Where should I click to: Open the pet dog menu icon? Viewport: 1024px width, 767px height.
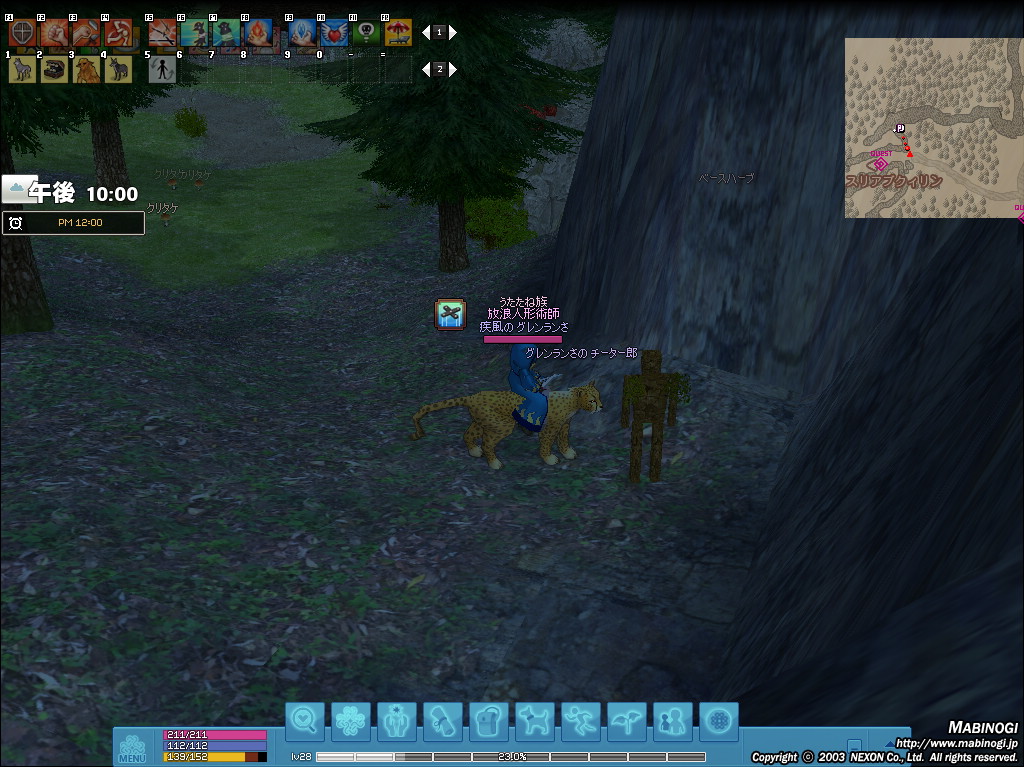pyautogui.click(x=535, y=721)
